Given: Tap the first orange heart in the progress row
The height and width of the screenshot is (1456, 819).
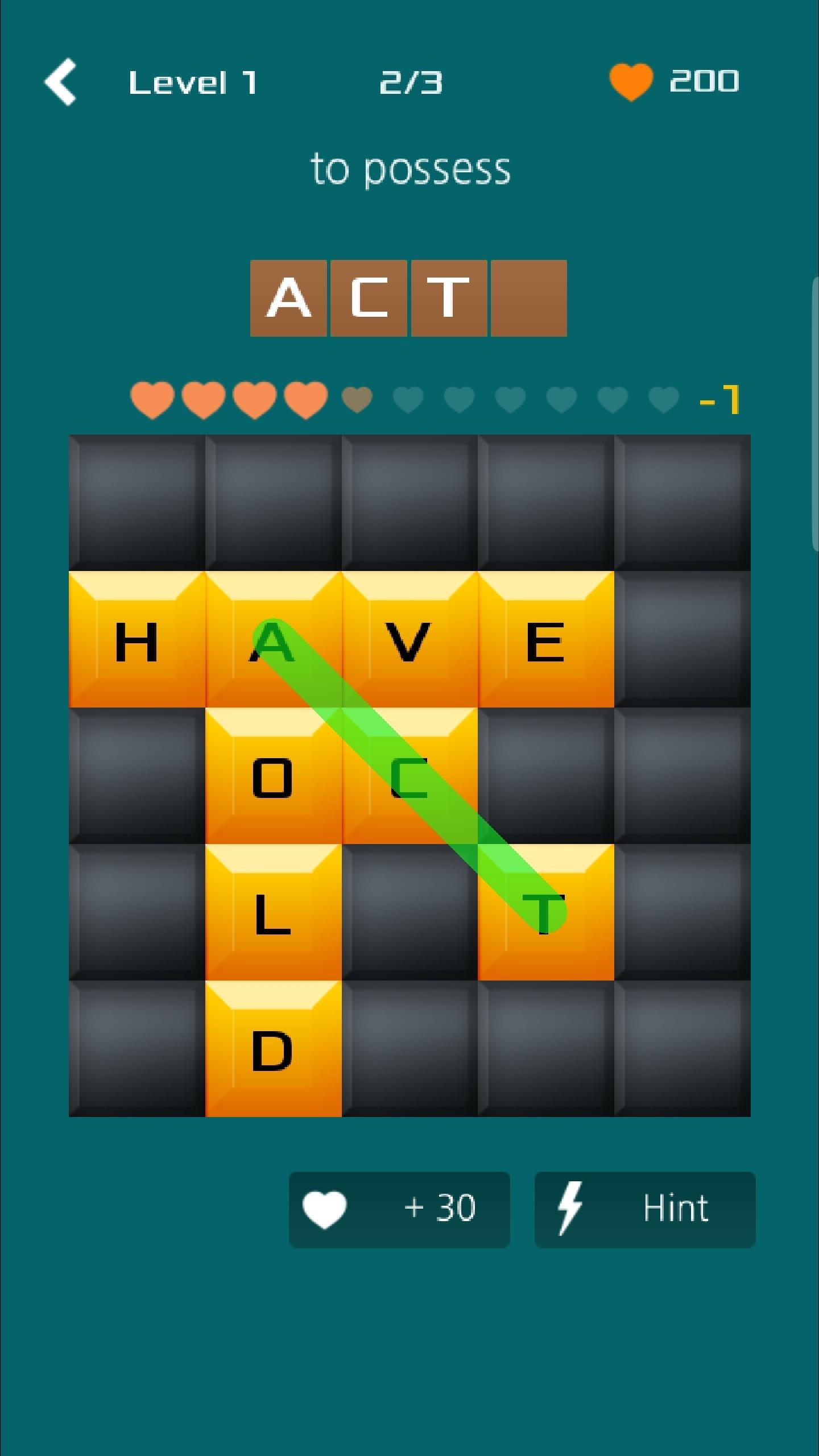Looking at the screenshot, I should 152,399.
